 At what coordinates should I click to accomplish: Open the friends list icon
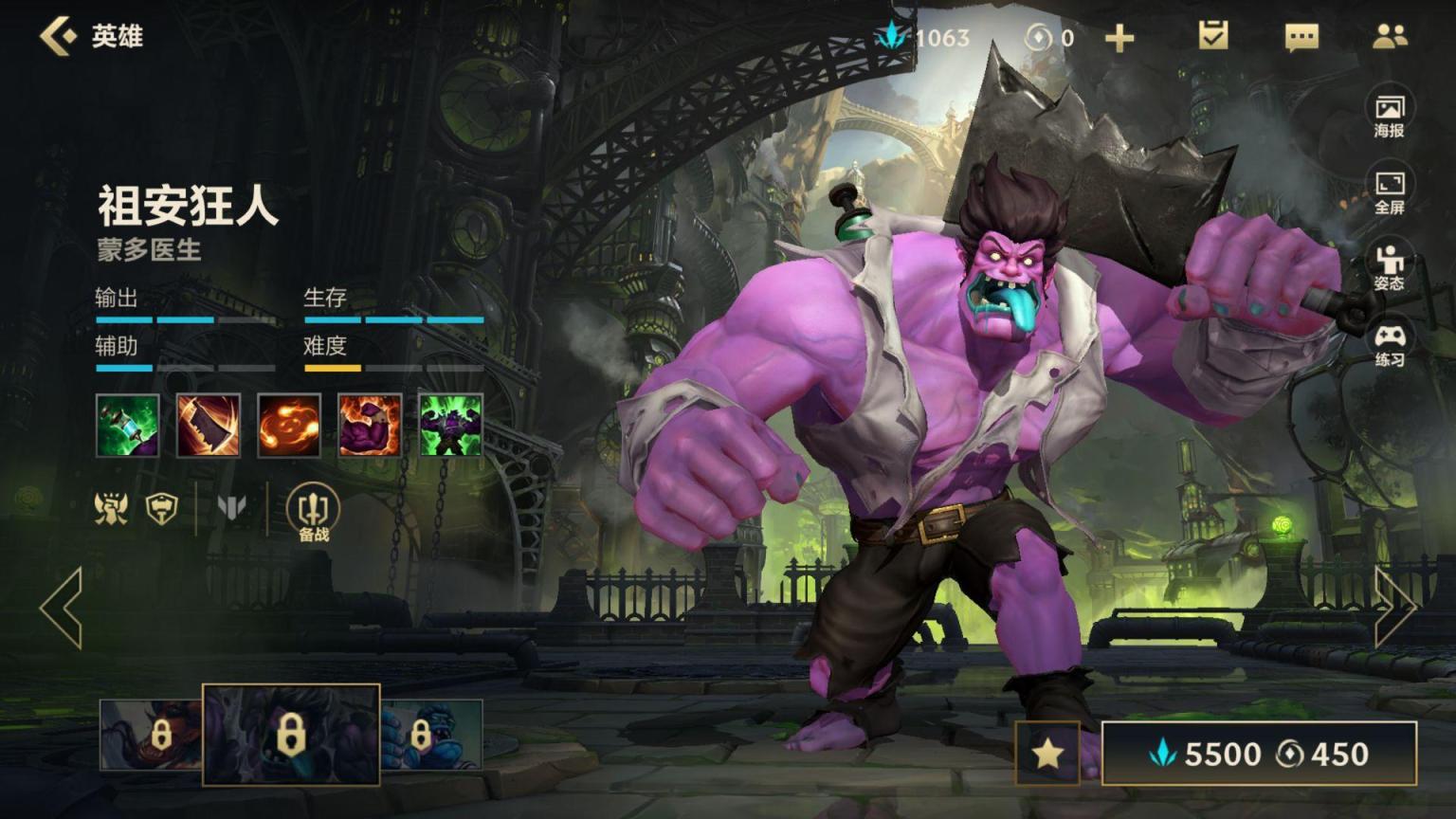[x=1390, y=37]
